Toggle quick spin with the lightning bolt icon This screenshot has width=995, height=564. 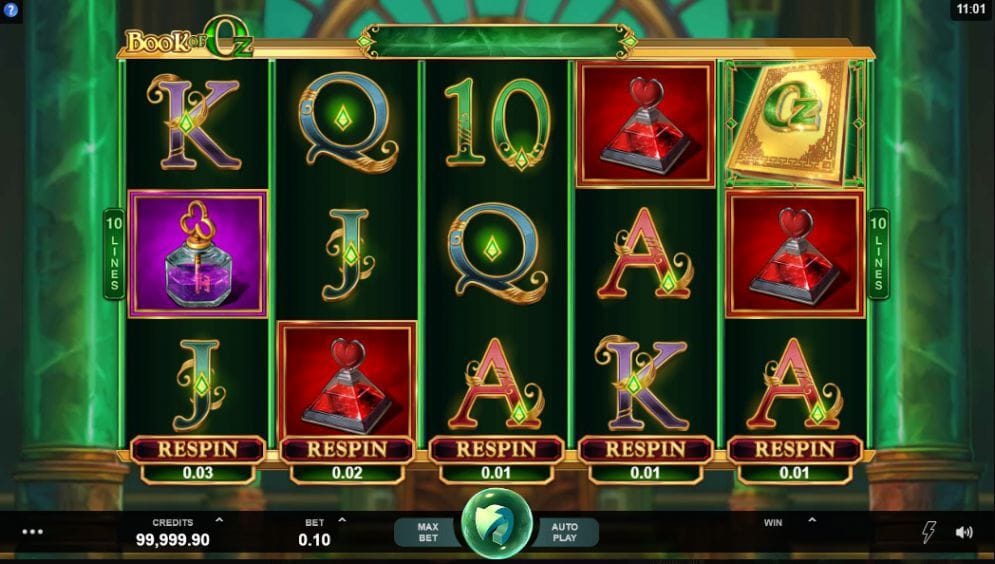pyautogui.click(x=928, y=533)
